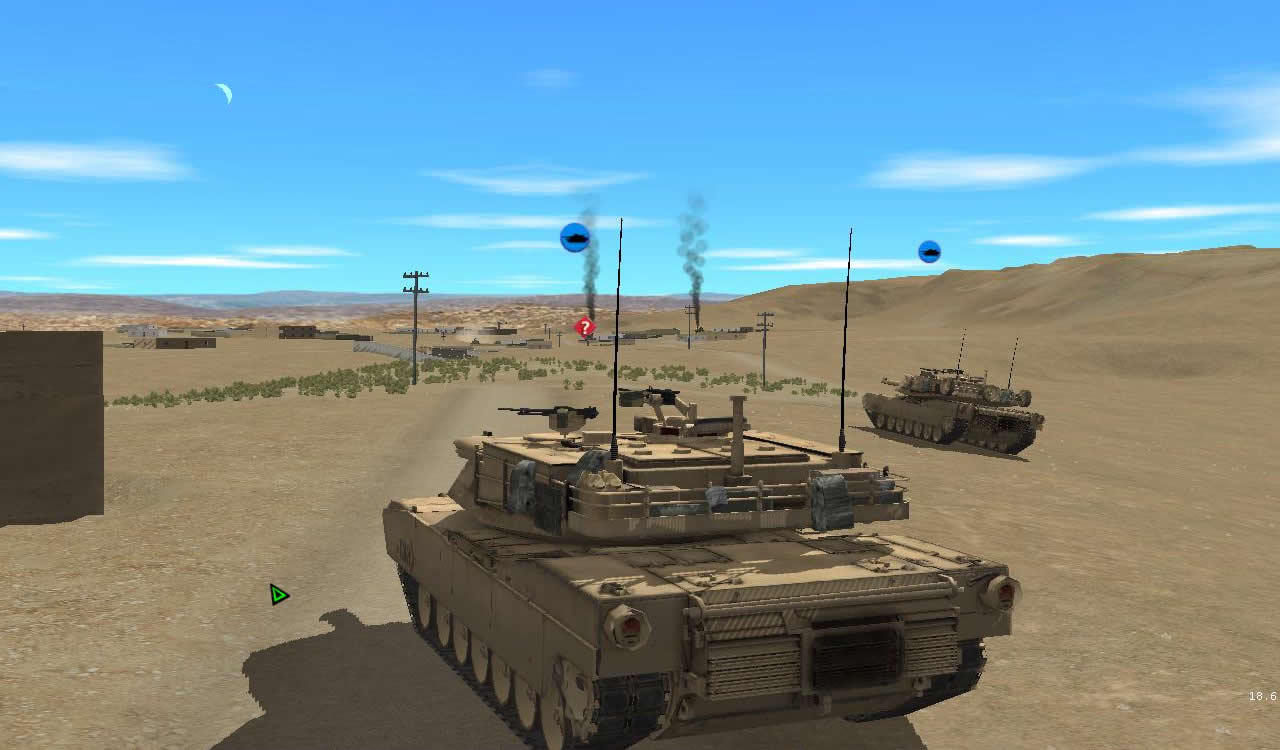Click the unidentified contact diamond symbol

[584, 326]
